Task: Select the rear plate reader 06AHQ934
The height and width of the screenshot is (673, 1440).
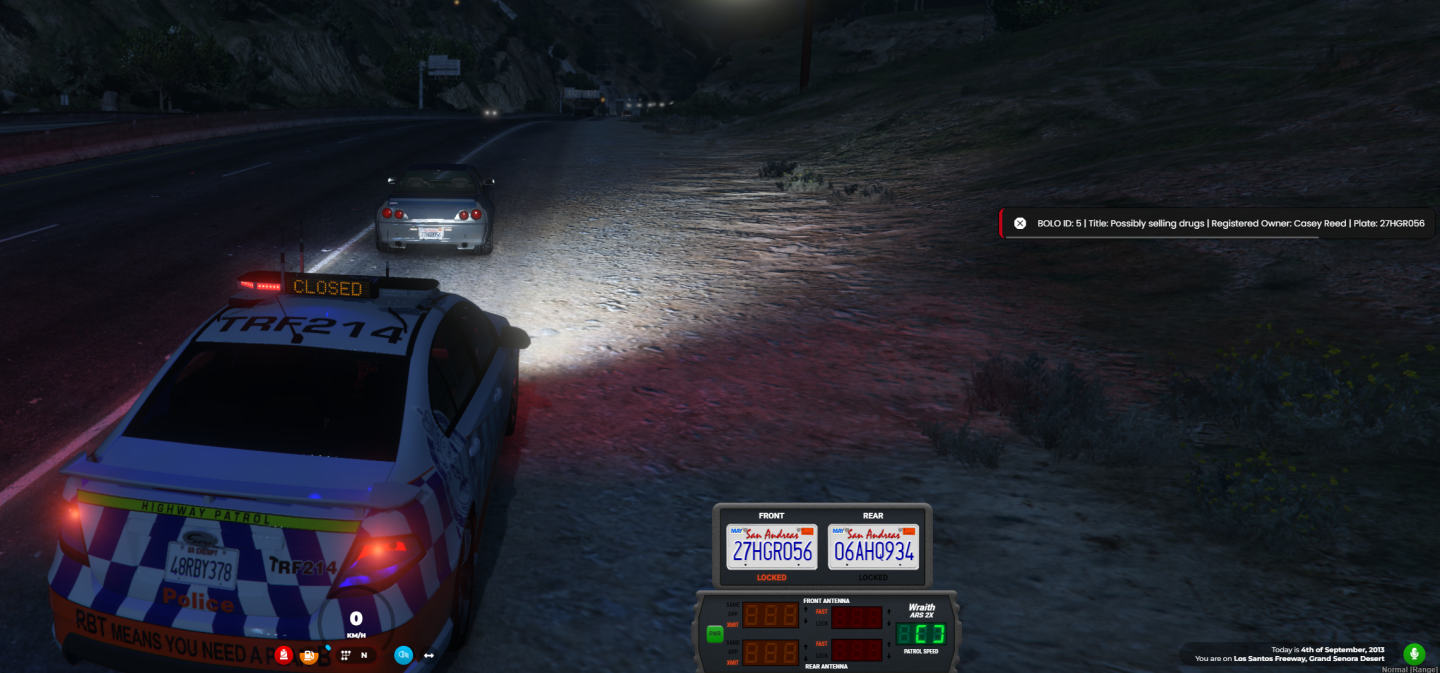Action: (873, 547)
